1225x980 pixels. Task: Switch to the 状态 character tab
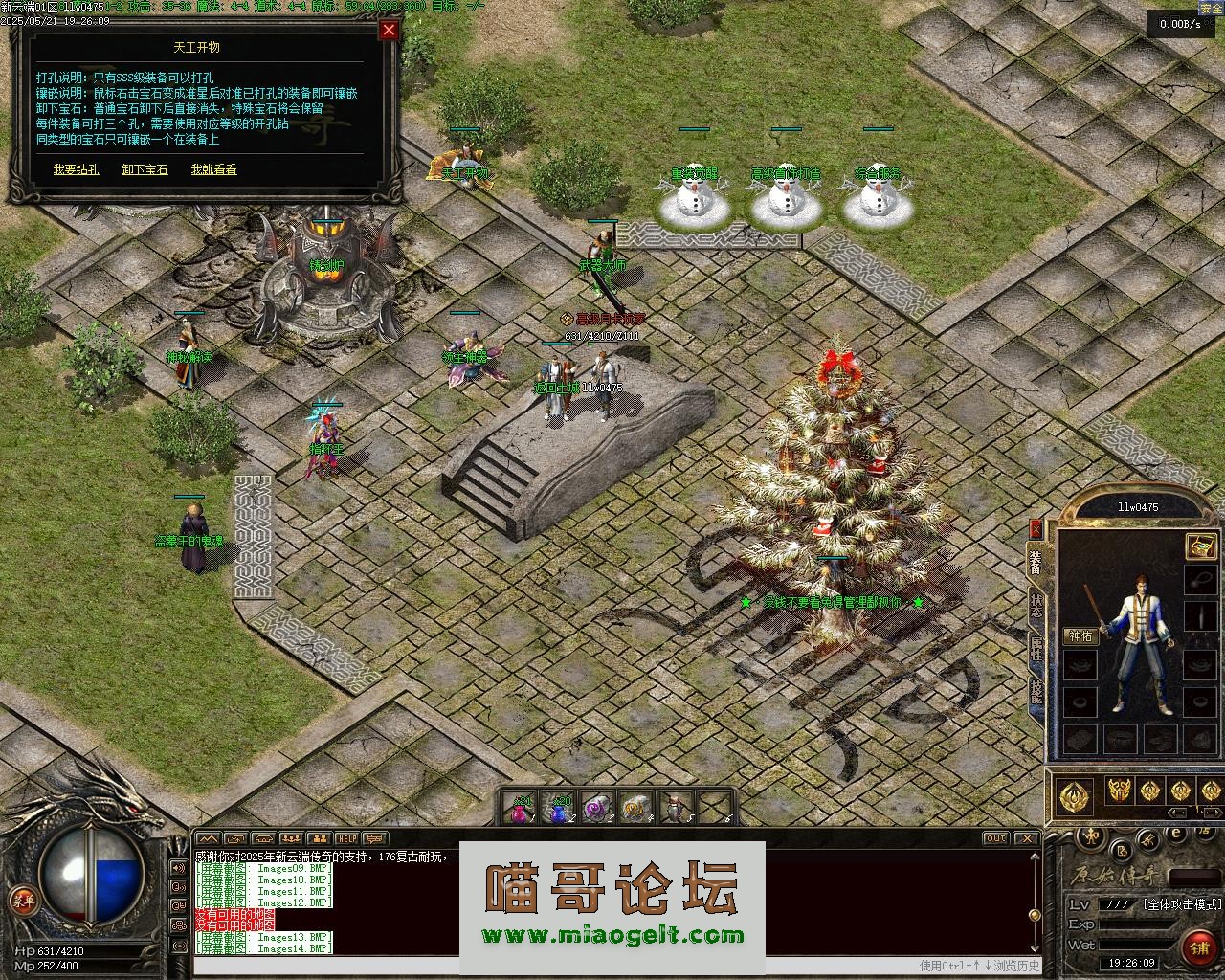1036,606
